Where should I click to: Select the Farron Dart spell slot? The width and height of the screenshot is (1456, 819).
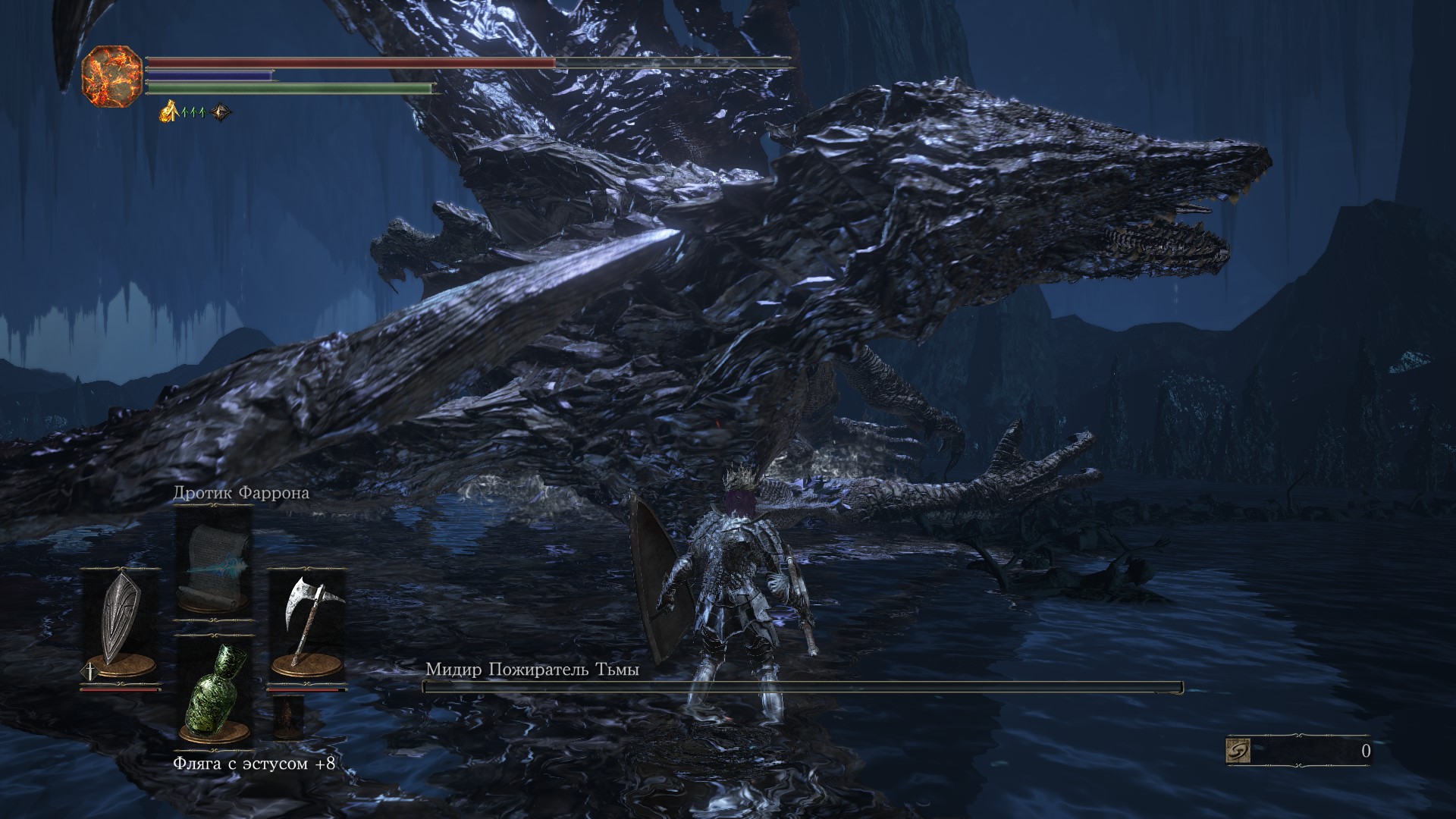coord(213,561)
